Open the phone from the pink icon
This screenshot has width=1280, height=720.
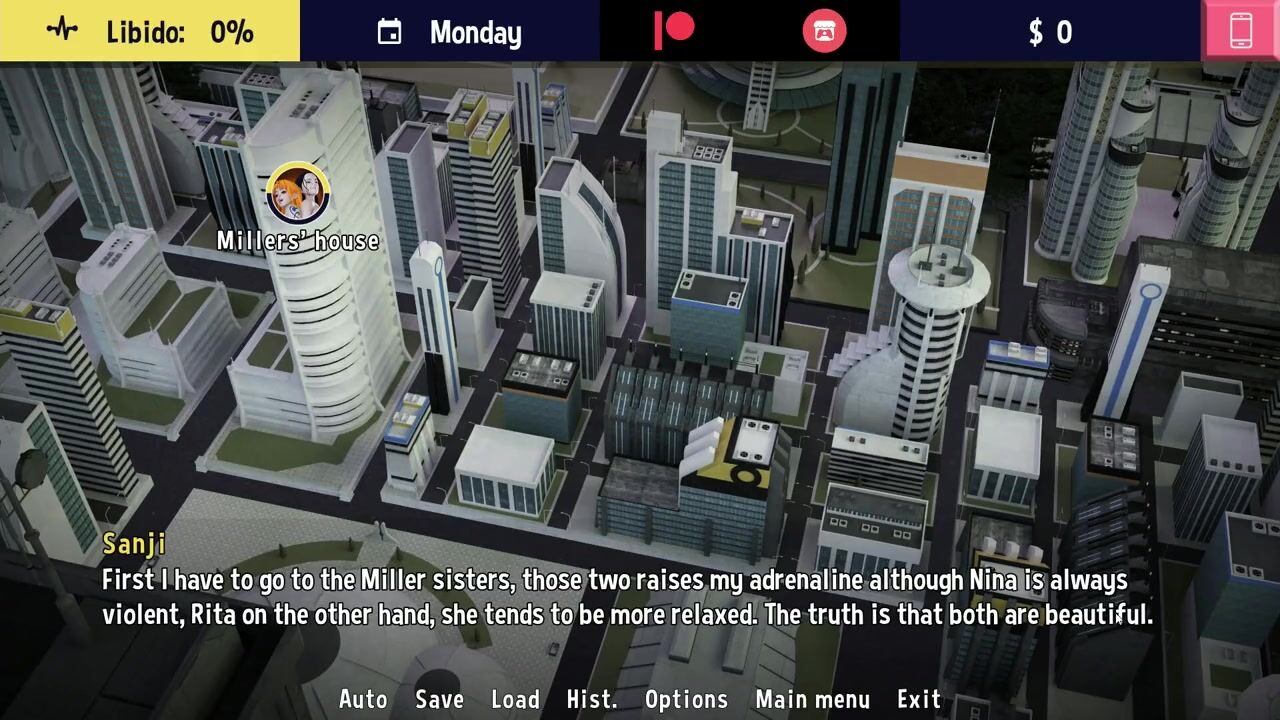(1241, 31)
